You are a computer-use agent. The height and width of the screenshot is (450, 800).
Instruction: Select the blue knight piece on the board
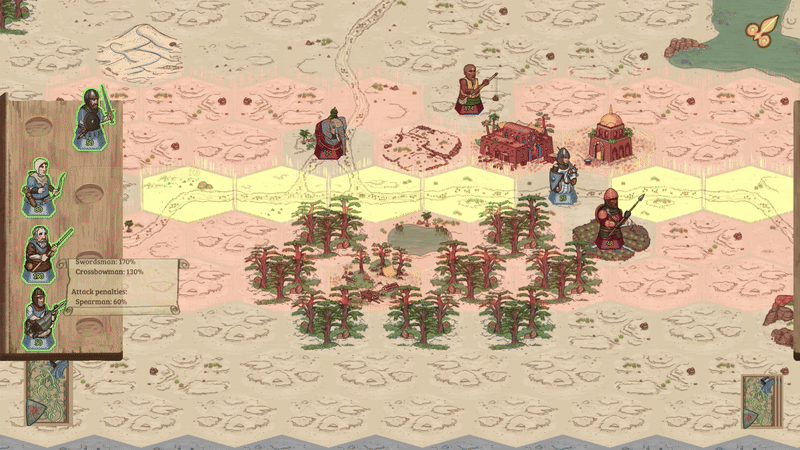click(563, 176)
